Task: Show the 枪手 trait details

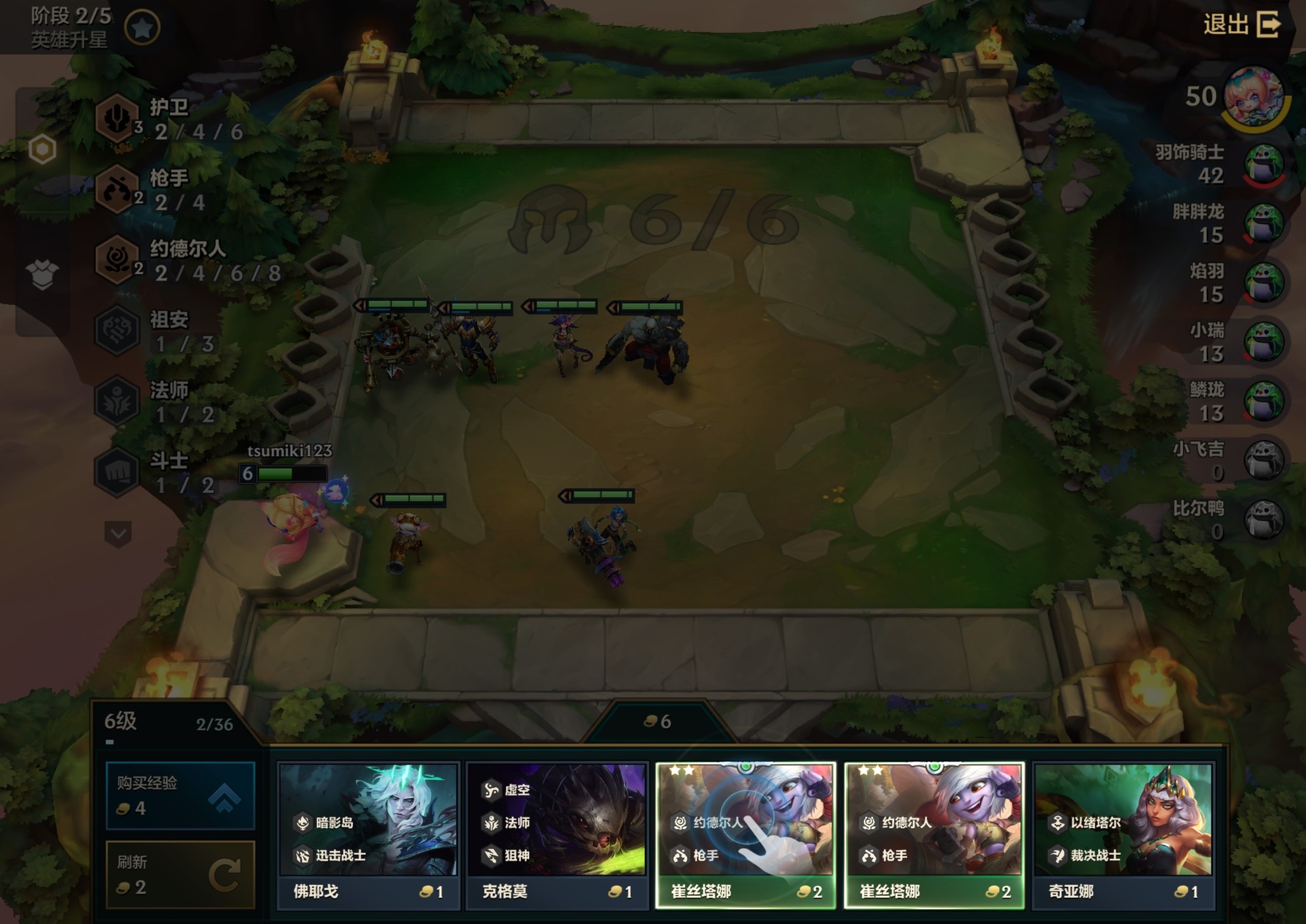Action: 118,190
